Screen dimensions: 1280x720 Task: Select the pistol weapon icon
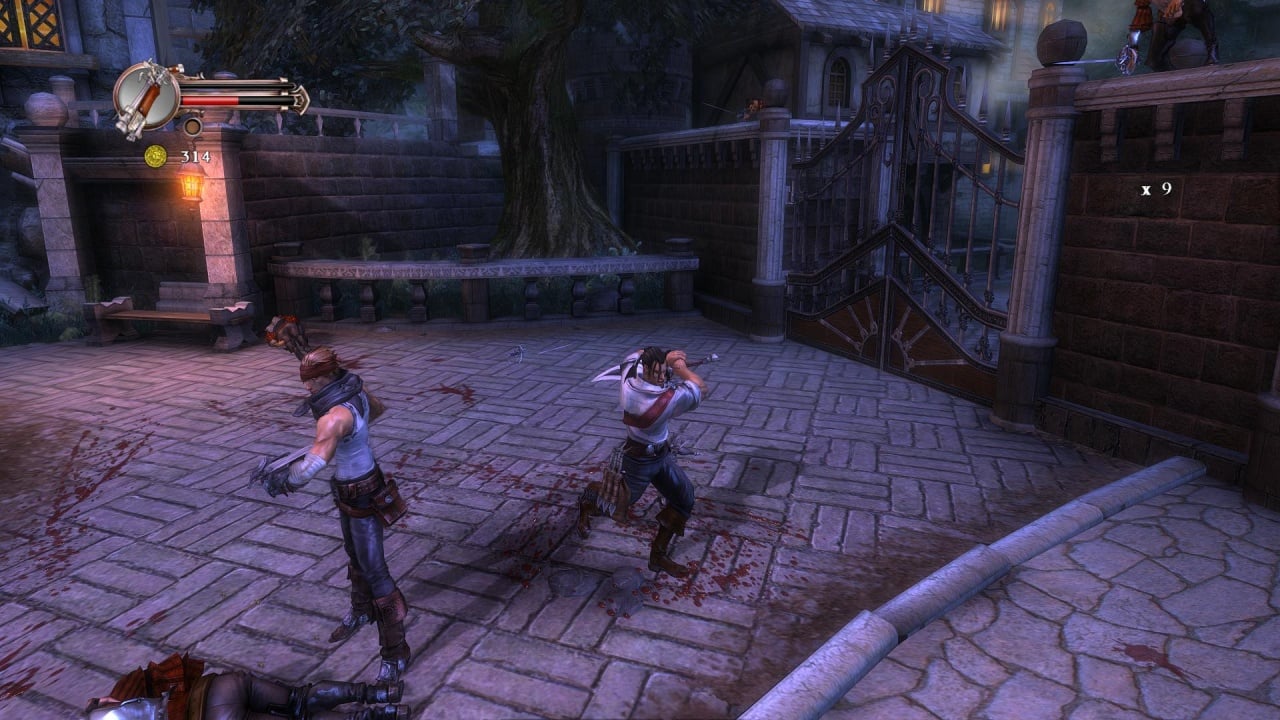(146, 99)
